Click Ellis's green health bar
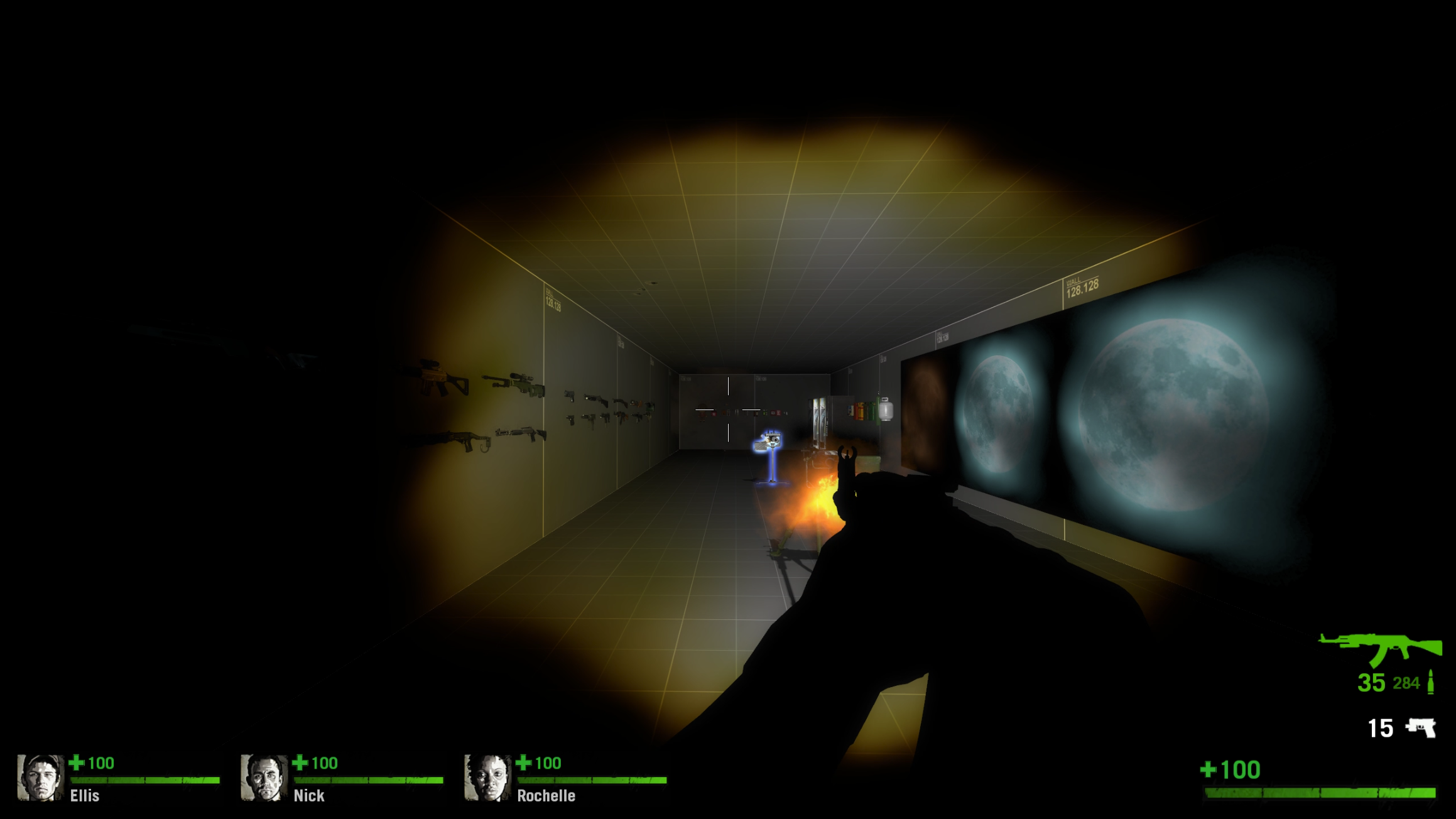The image size is (1456, 819). (144, 781)
